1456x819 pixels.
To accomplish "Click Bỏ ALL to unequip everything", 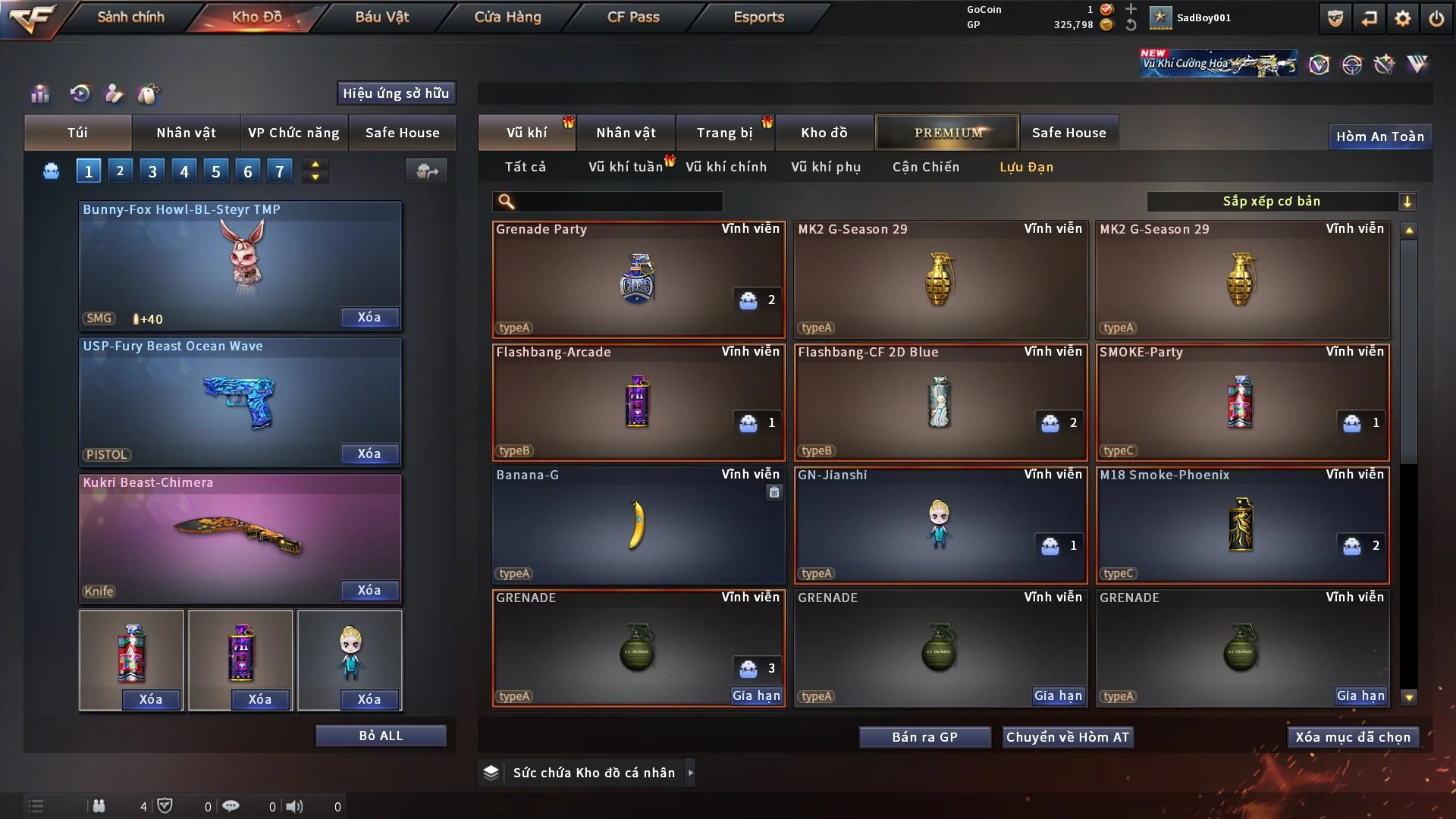I will click(381, 736).
